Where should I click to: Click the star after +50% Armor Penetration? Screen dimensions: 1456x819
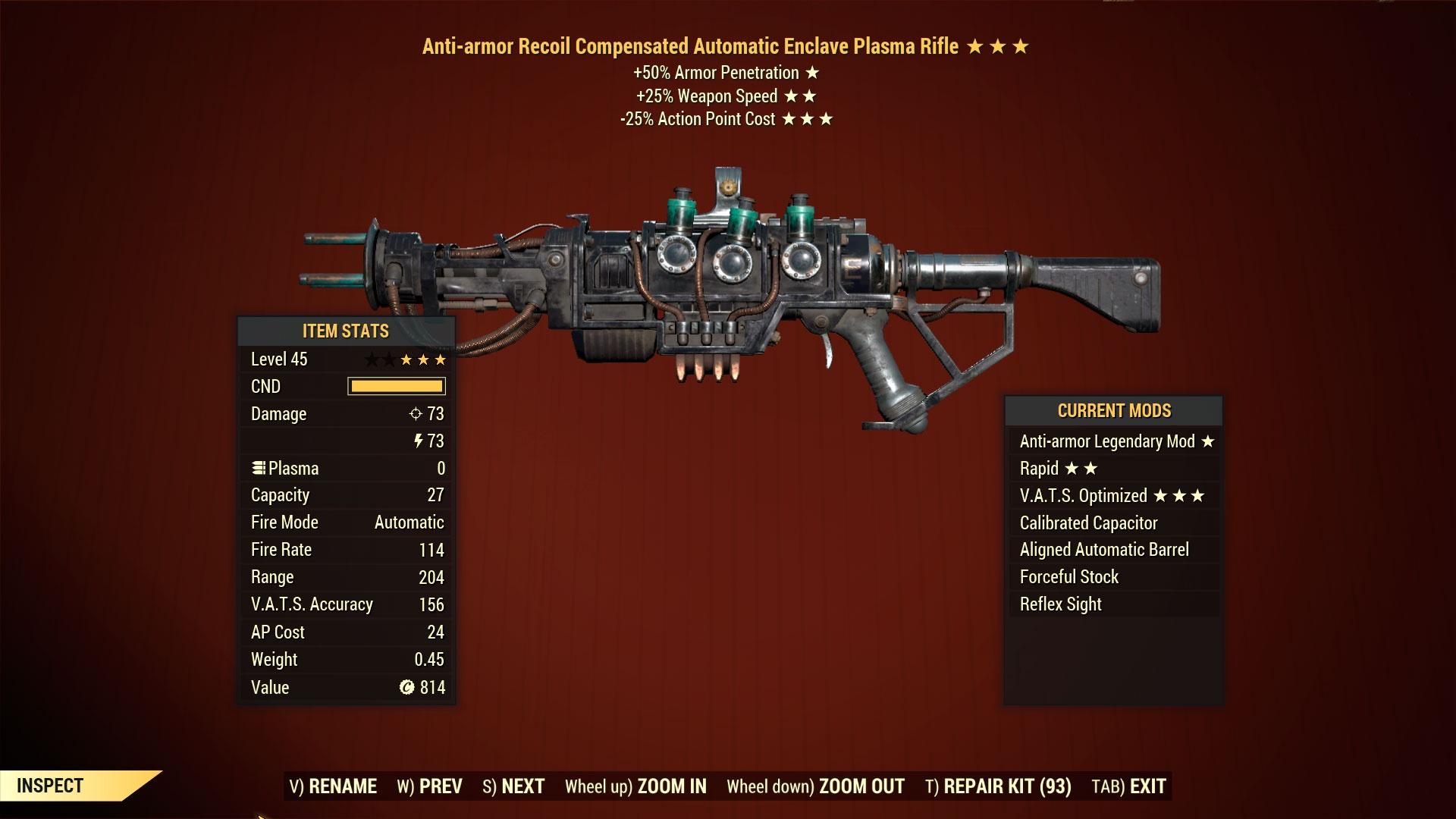(811, 73)
